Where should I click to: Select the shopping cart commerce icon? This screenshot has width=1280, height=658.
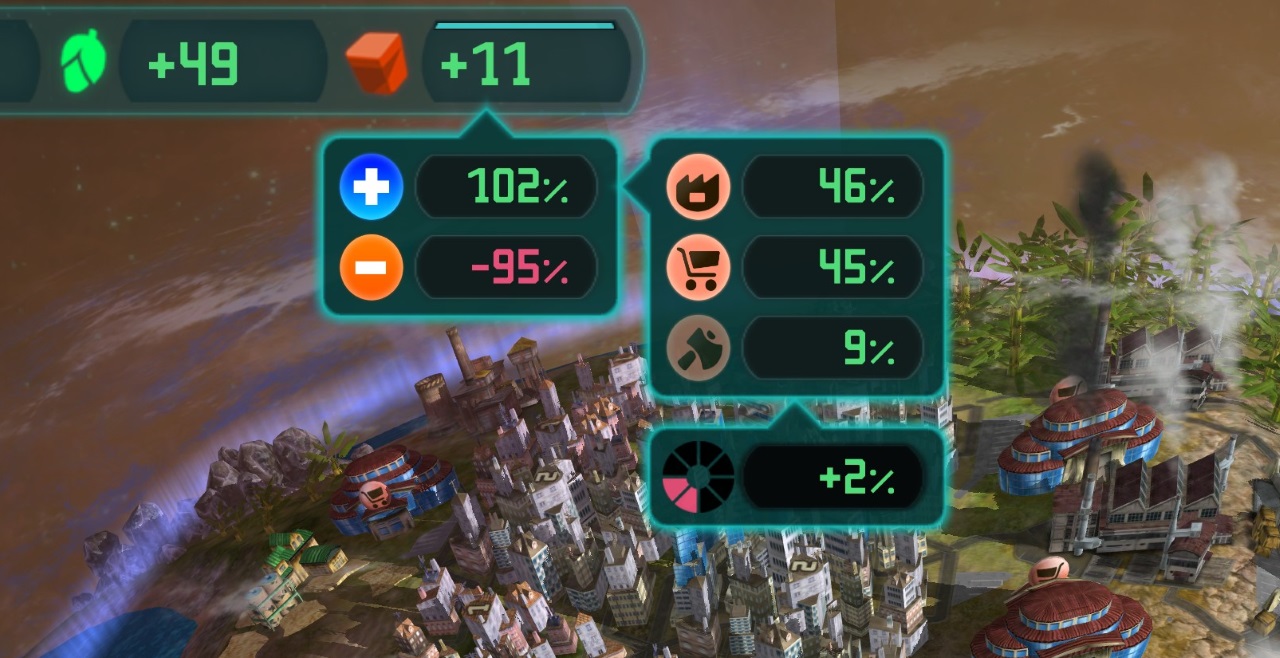(698, 268)
